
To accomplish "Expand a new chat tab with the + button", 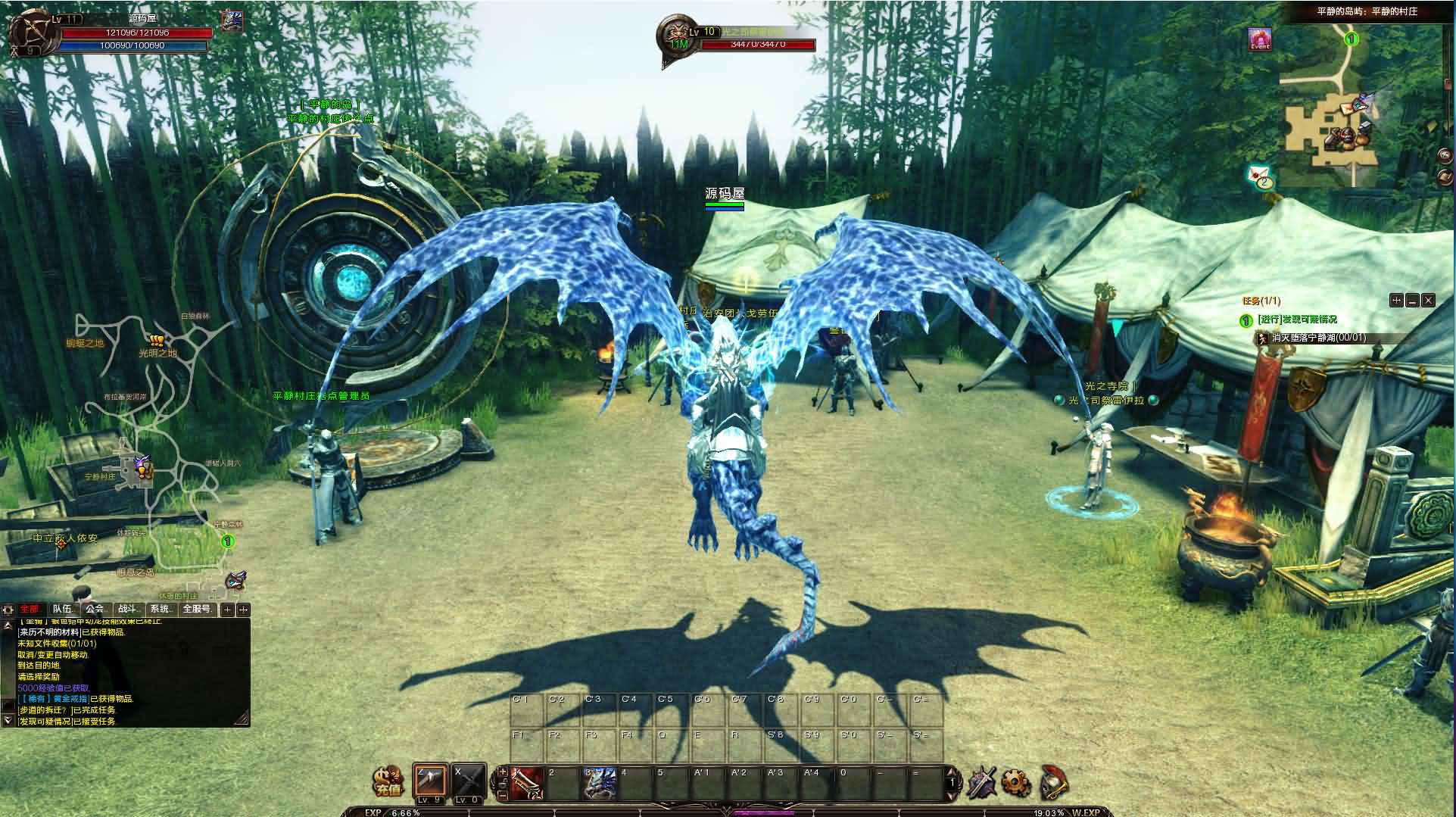I will click(228, 610).
